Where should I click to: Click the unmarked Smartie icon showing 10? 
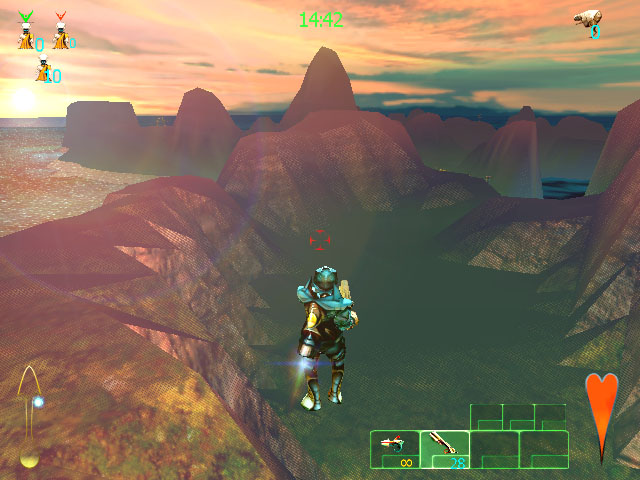[x=43, y=71]
